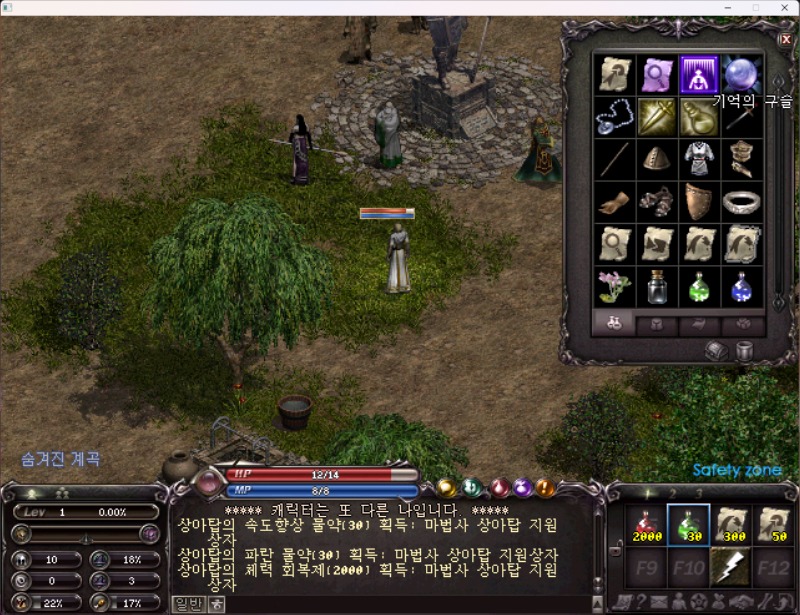Select the beaded necklace item
The height and width of the screenshot is (615, 800).
click(x=614, y=117)
